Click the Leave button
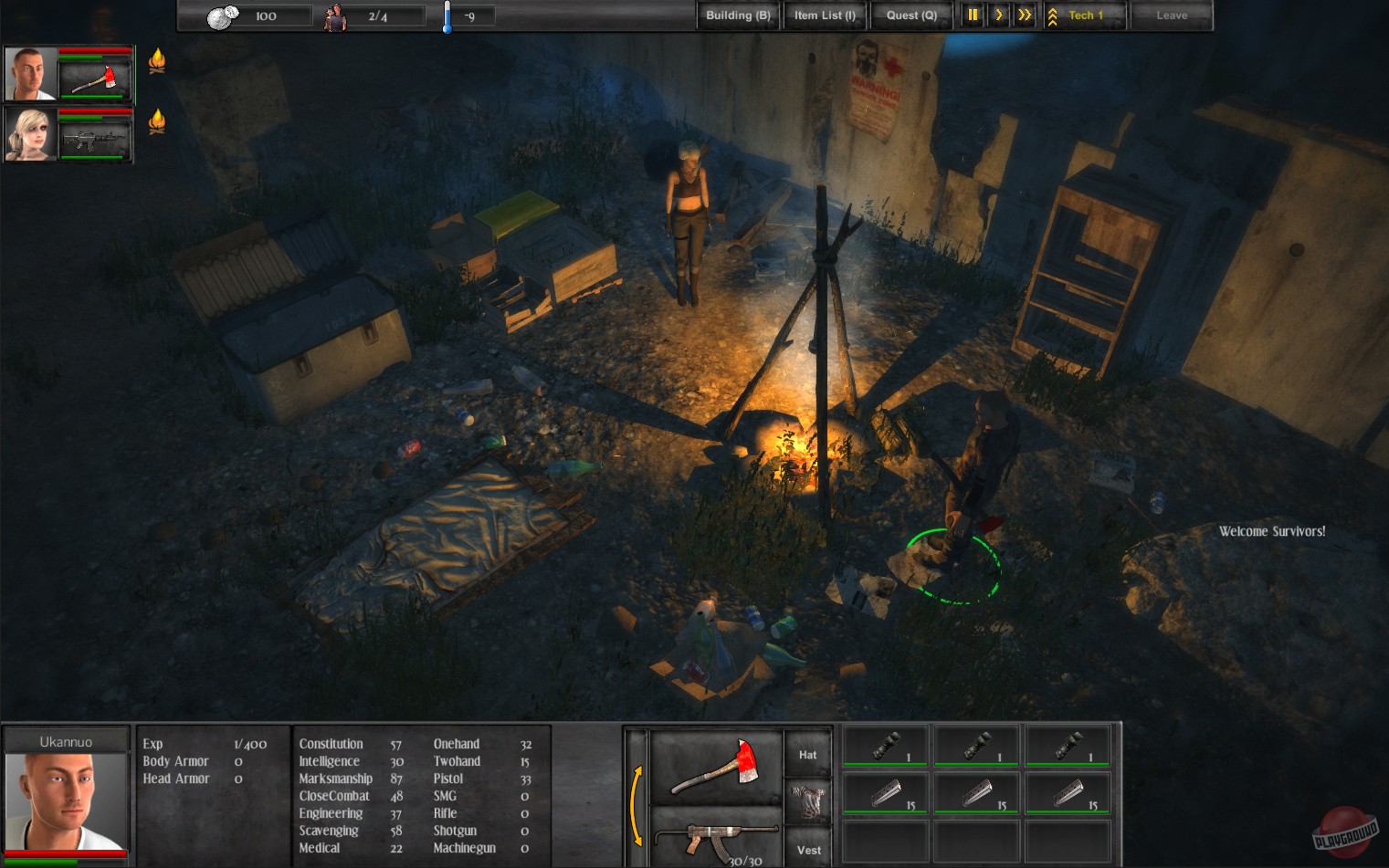 [x=1172, y=15]
